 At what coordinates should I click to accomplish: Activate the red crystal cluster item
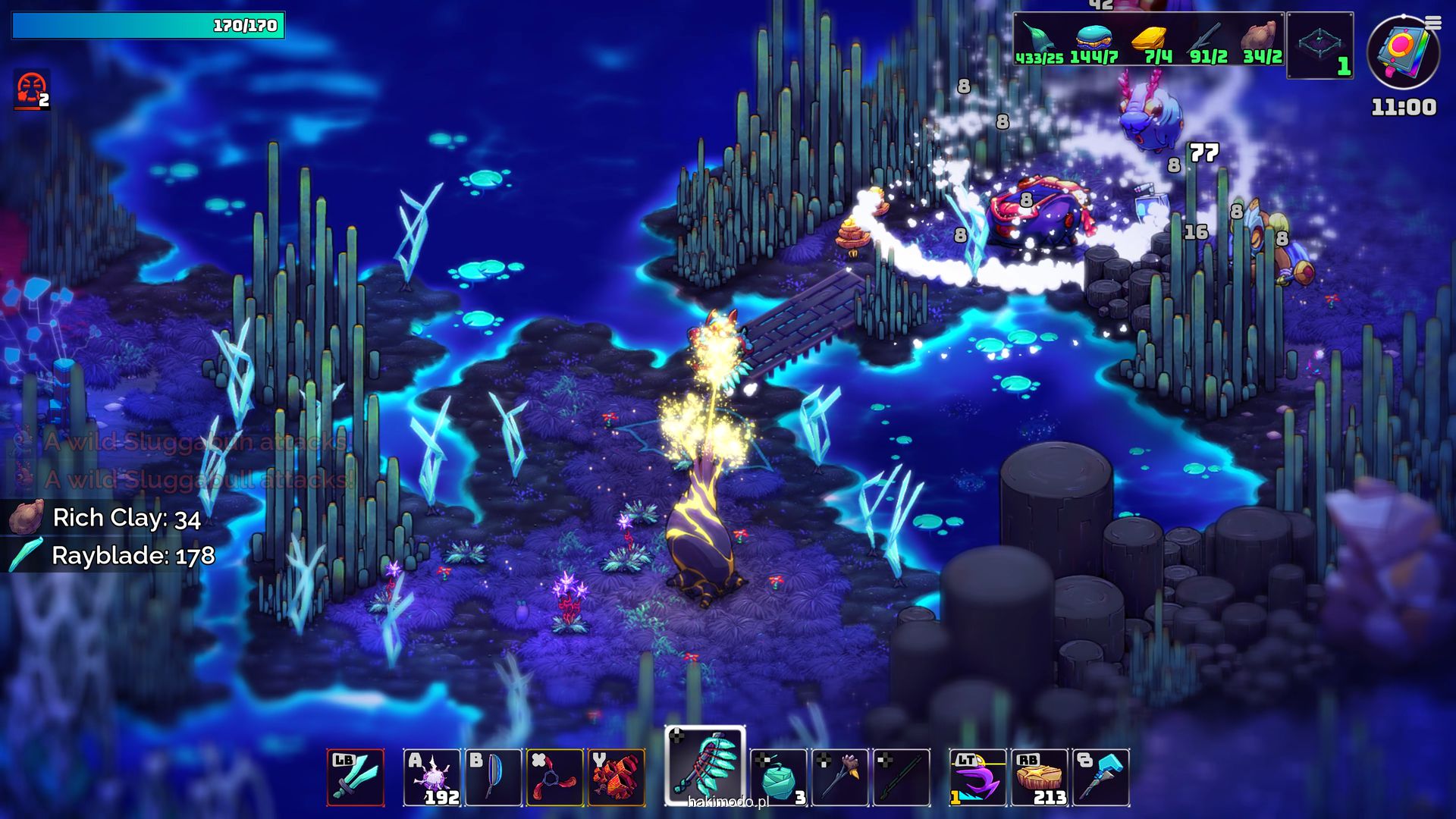tap(617, 777)
